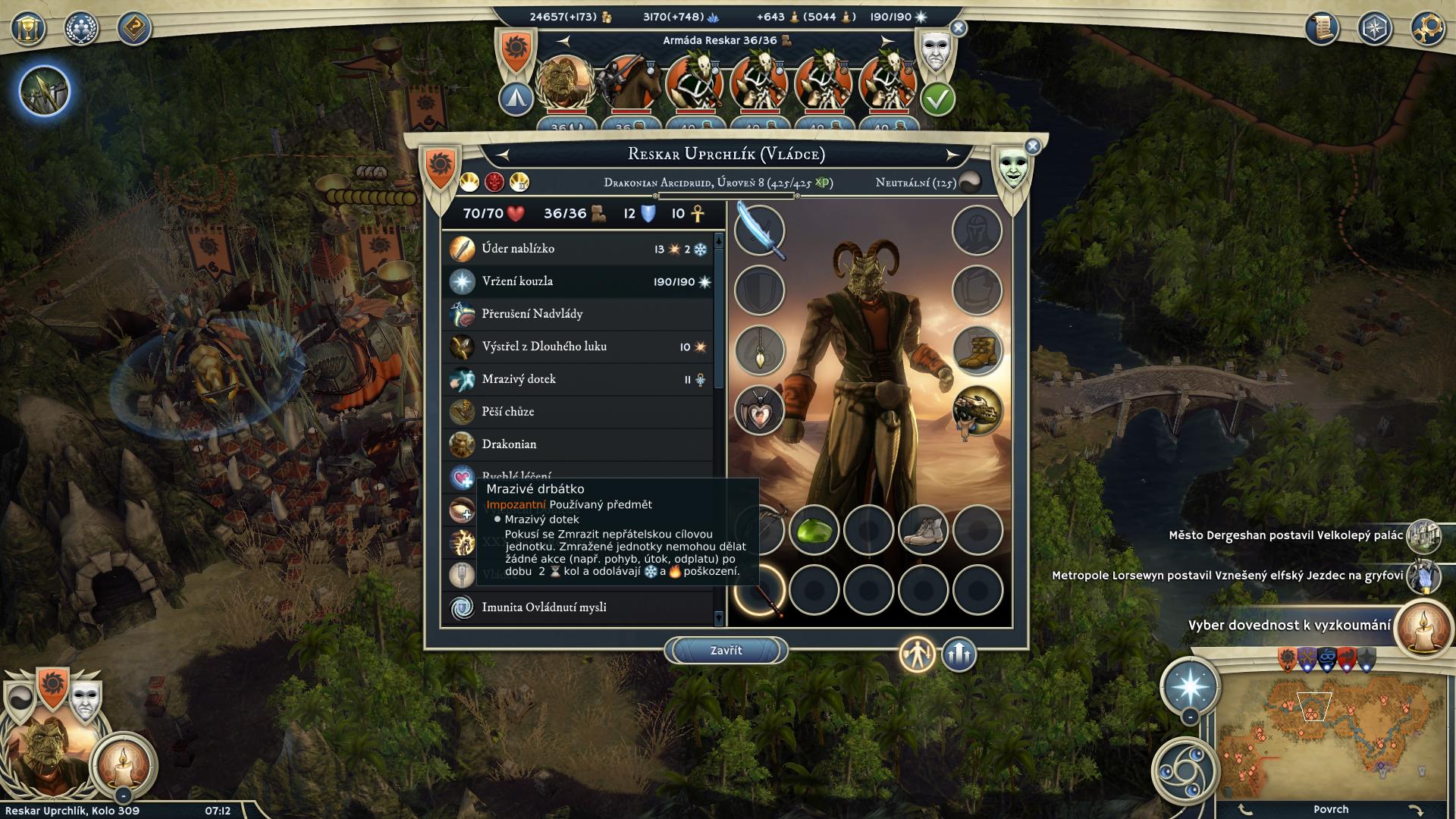Viewport: 1456px width, 819px height.
Task: Select the equipped boots slot
Action: [977, 350]
